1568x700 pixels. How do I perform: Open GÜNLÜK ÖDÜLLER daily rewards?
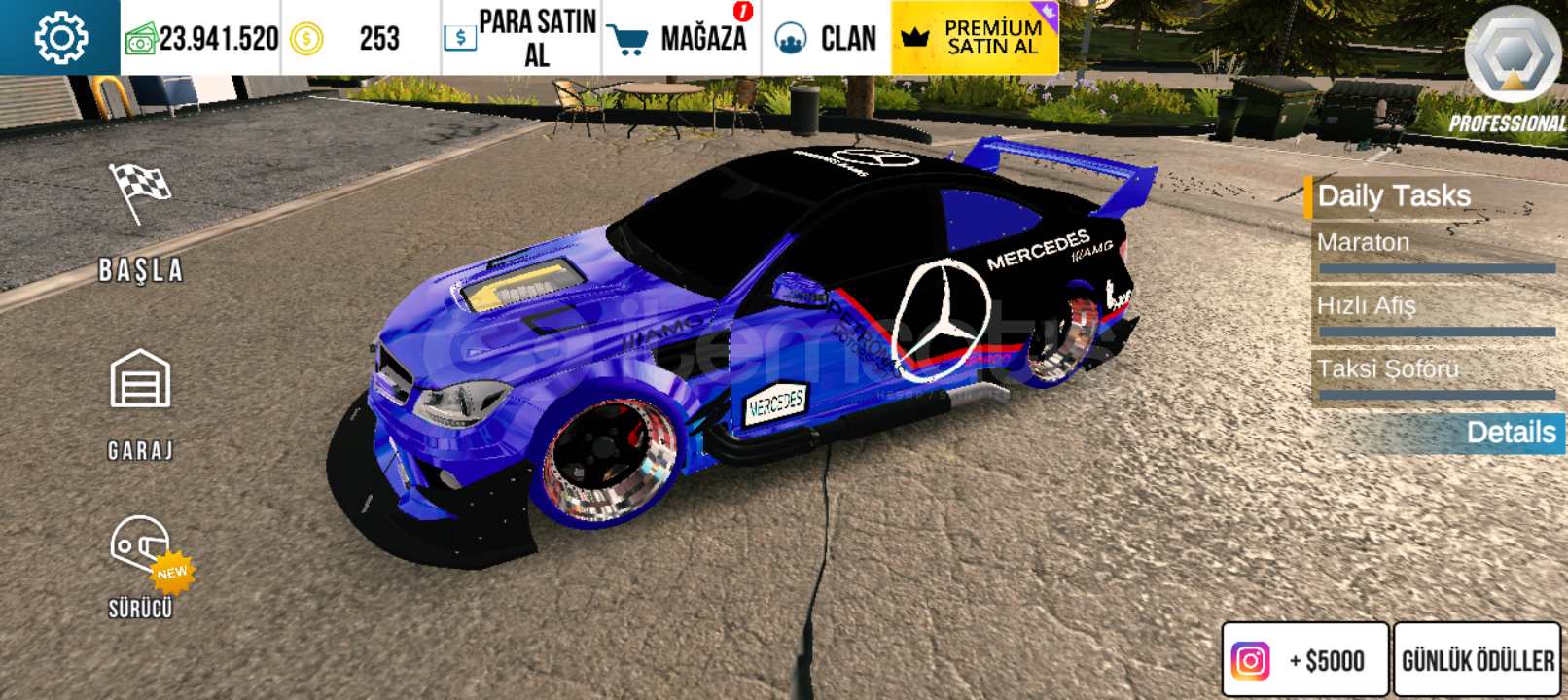coord(1477,660)
